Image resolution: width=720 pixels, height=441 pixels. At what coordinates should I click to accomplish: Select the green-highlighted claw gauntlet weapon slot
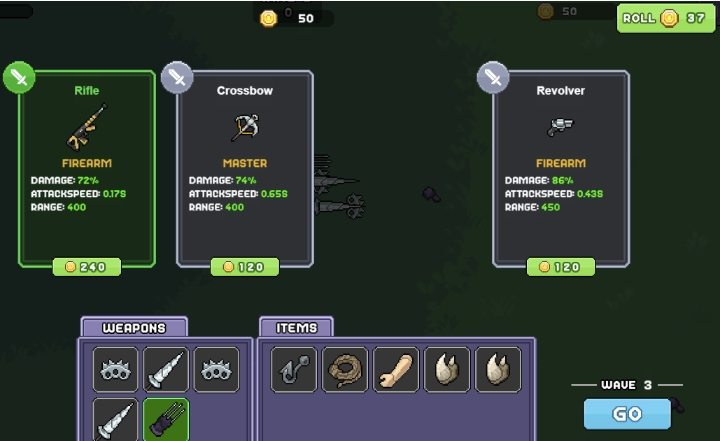pyautogui.click(x=166, y=419)
